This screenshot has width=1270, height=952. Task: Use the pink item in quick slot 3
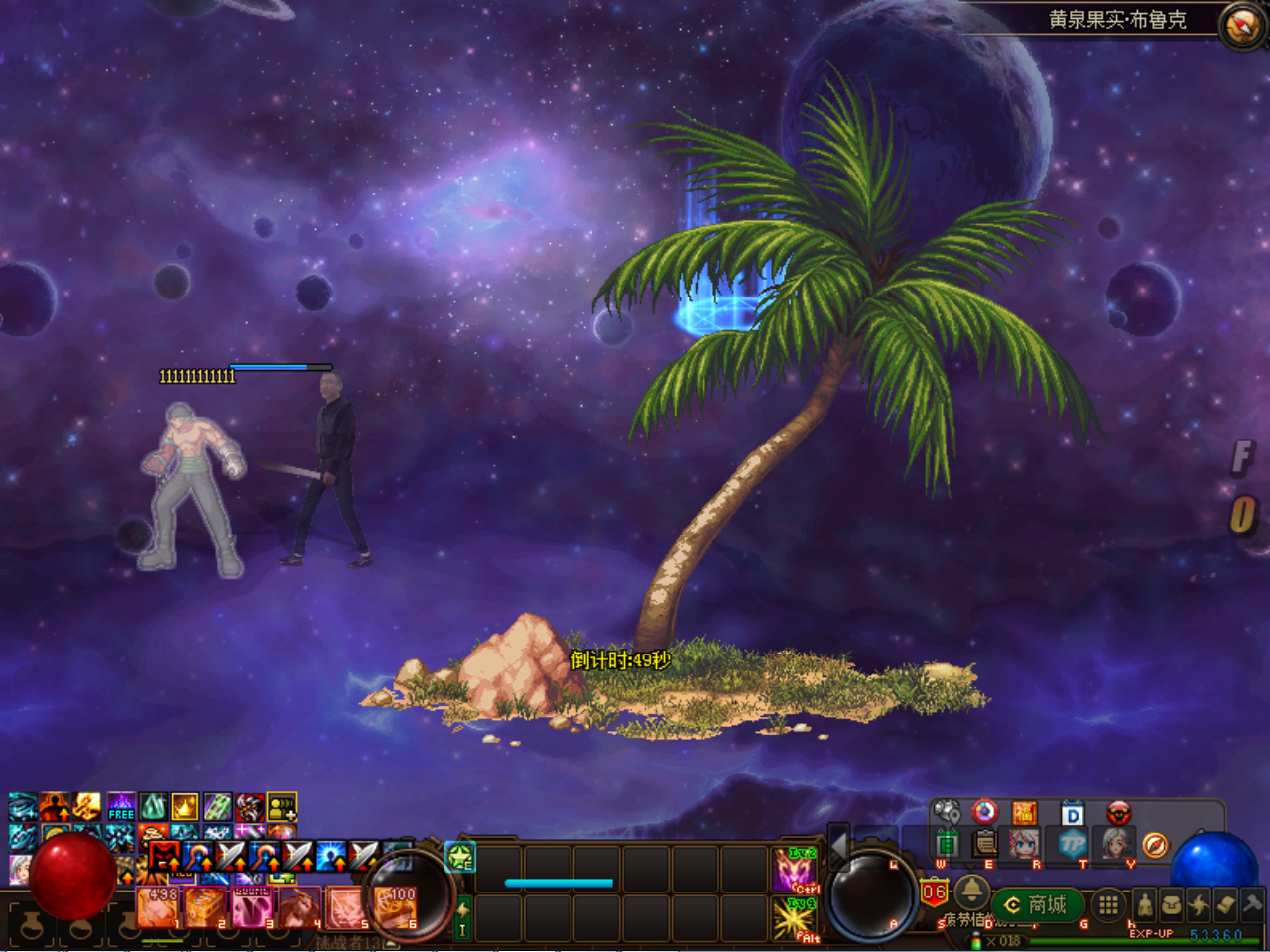[252, 907]
